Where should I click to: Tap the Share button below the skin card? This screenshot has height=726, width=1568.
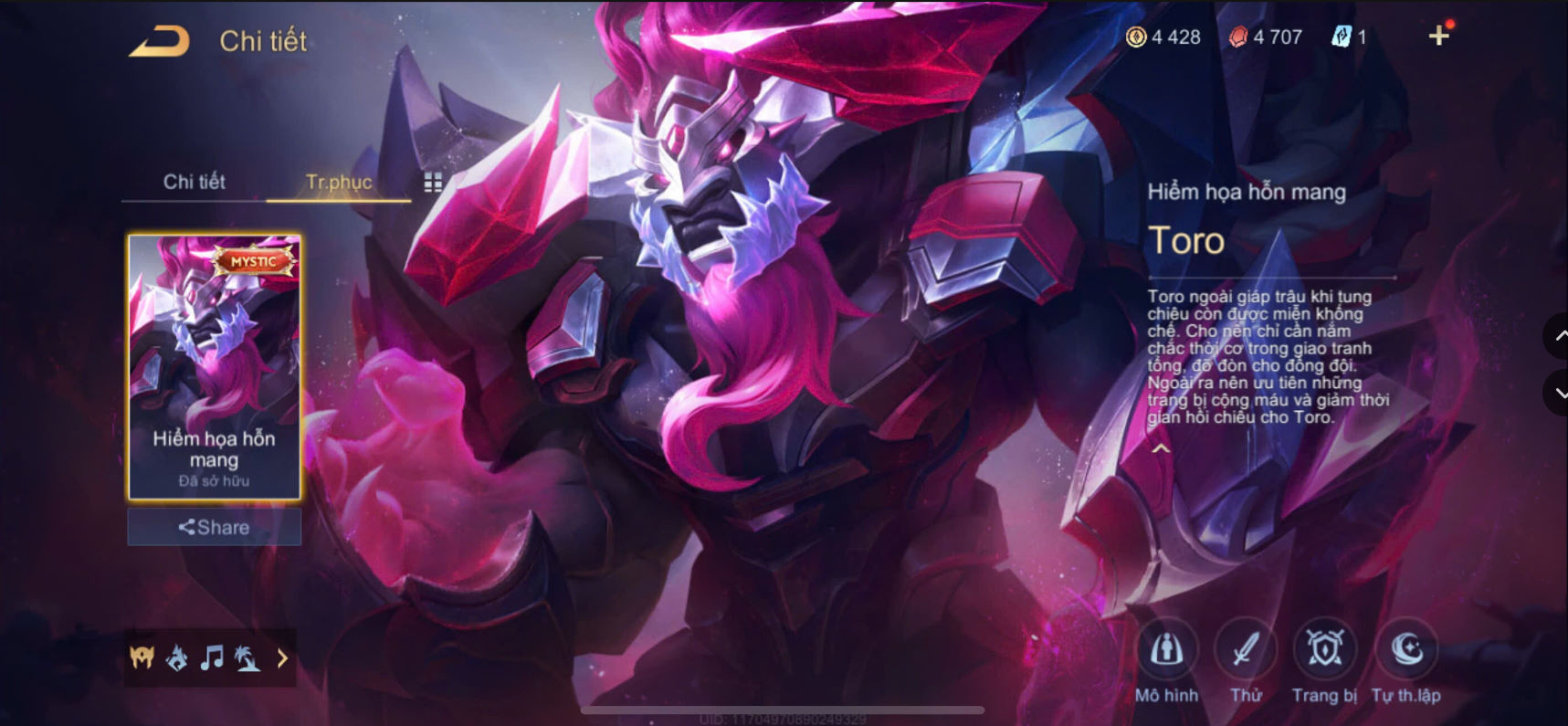tap(214, 527)
